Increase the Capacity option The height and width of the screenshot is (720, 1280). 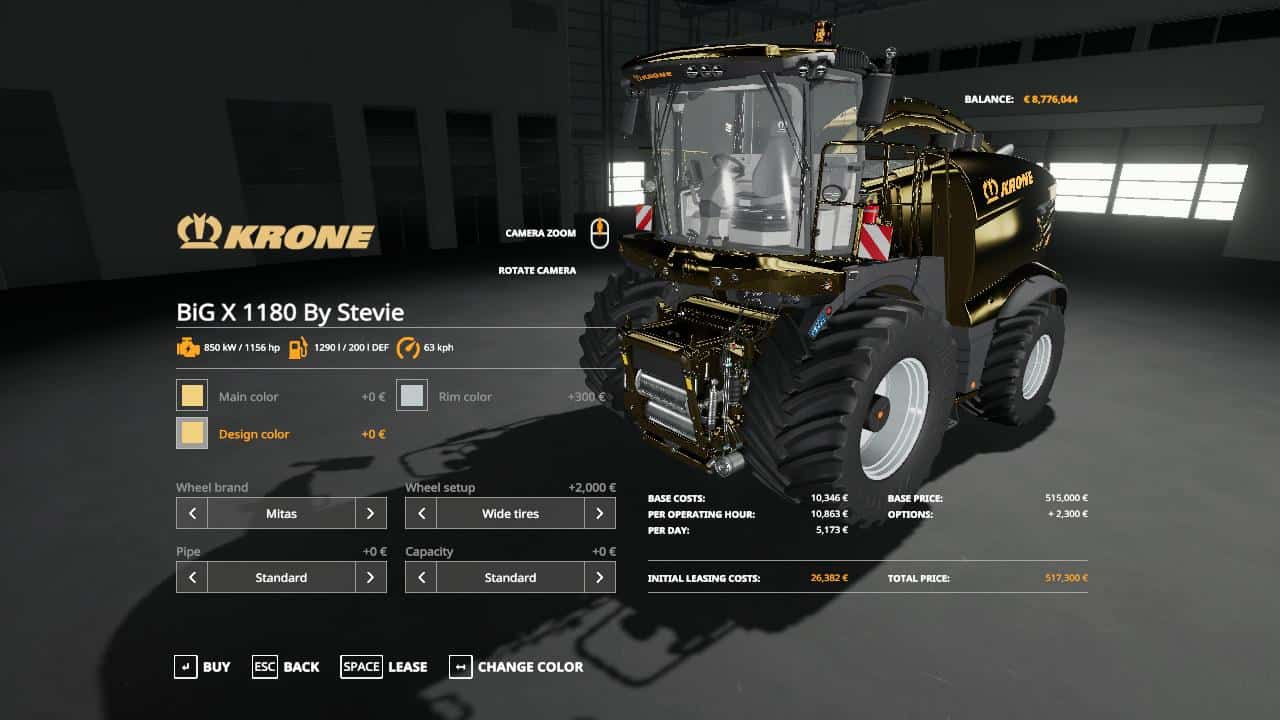599,578
